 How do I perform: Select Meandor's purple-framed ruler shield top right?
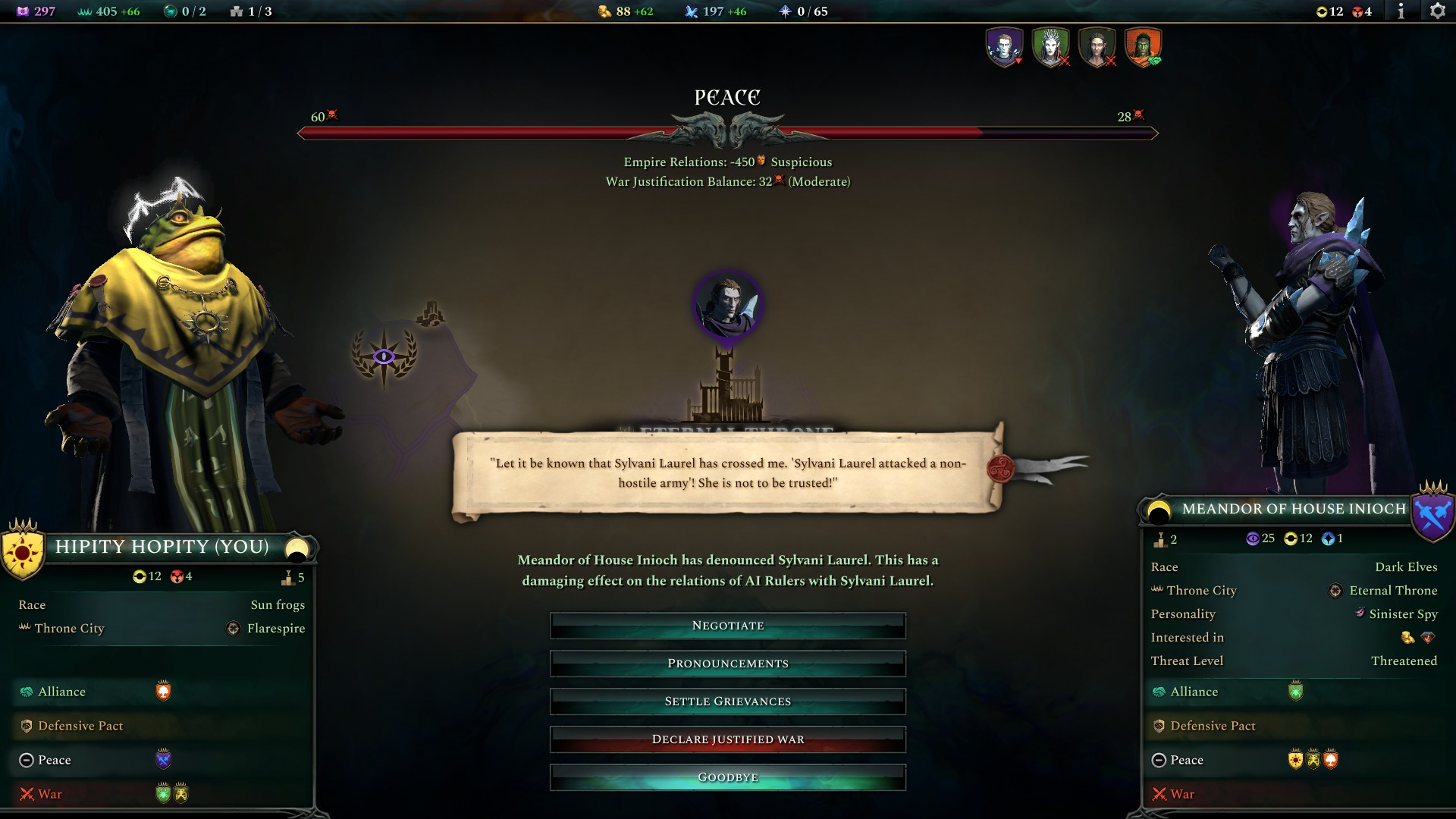pos(1005,45)
